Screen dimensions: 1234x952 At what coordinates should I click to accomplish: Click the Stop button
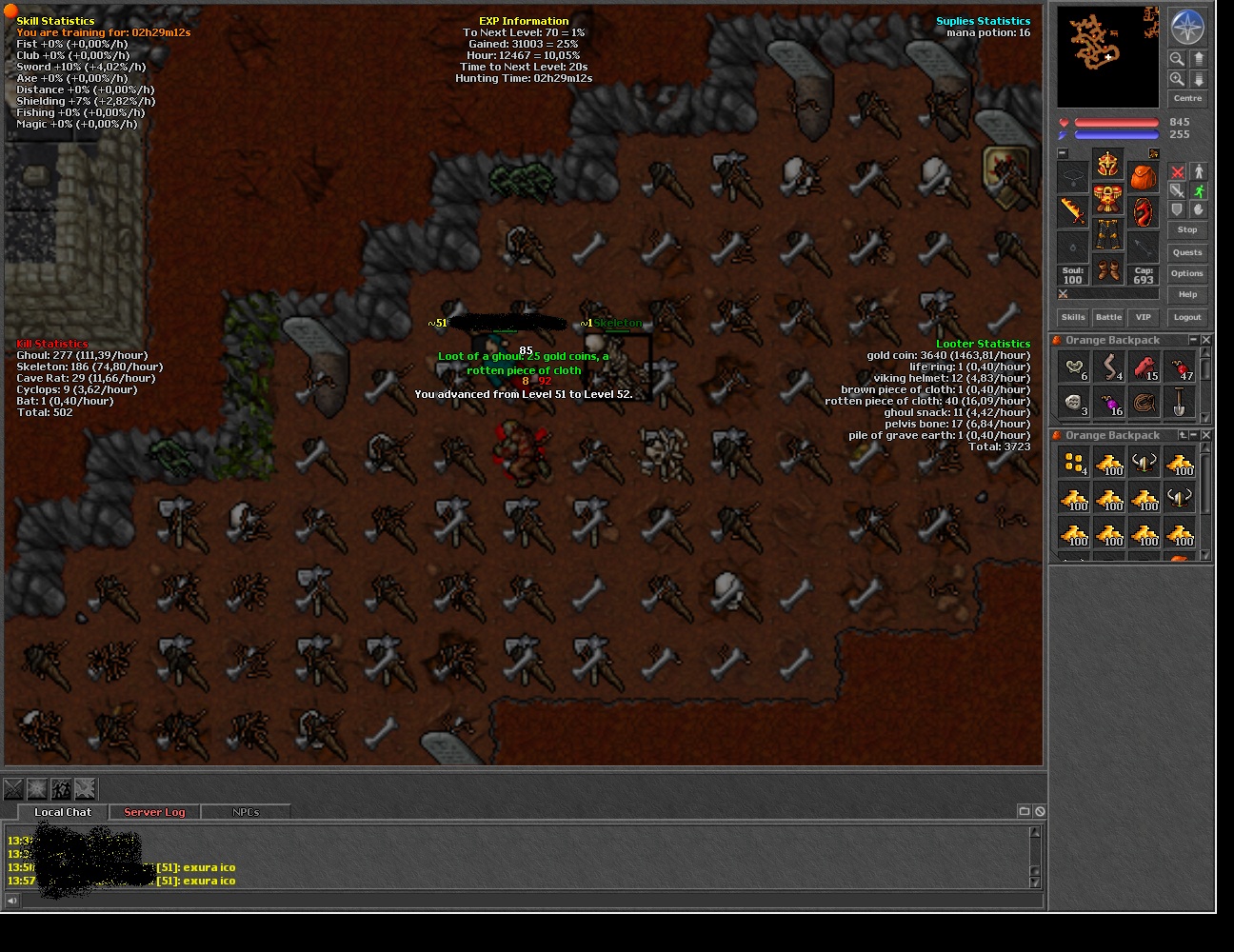pos(1186,229)
